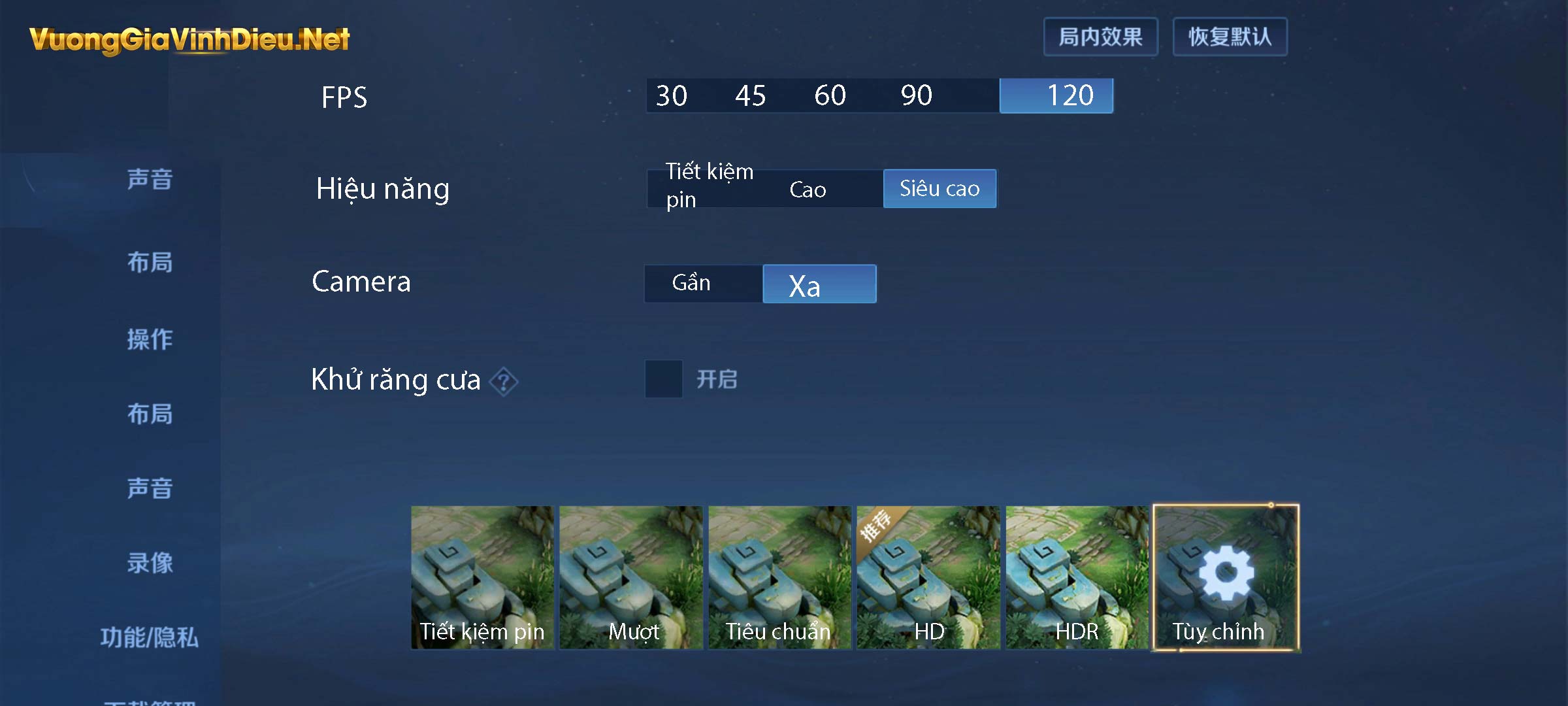Enable the 开启 anti-aliasing checkbox
Screen dimensions: 1568x706
coord(662,379)
